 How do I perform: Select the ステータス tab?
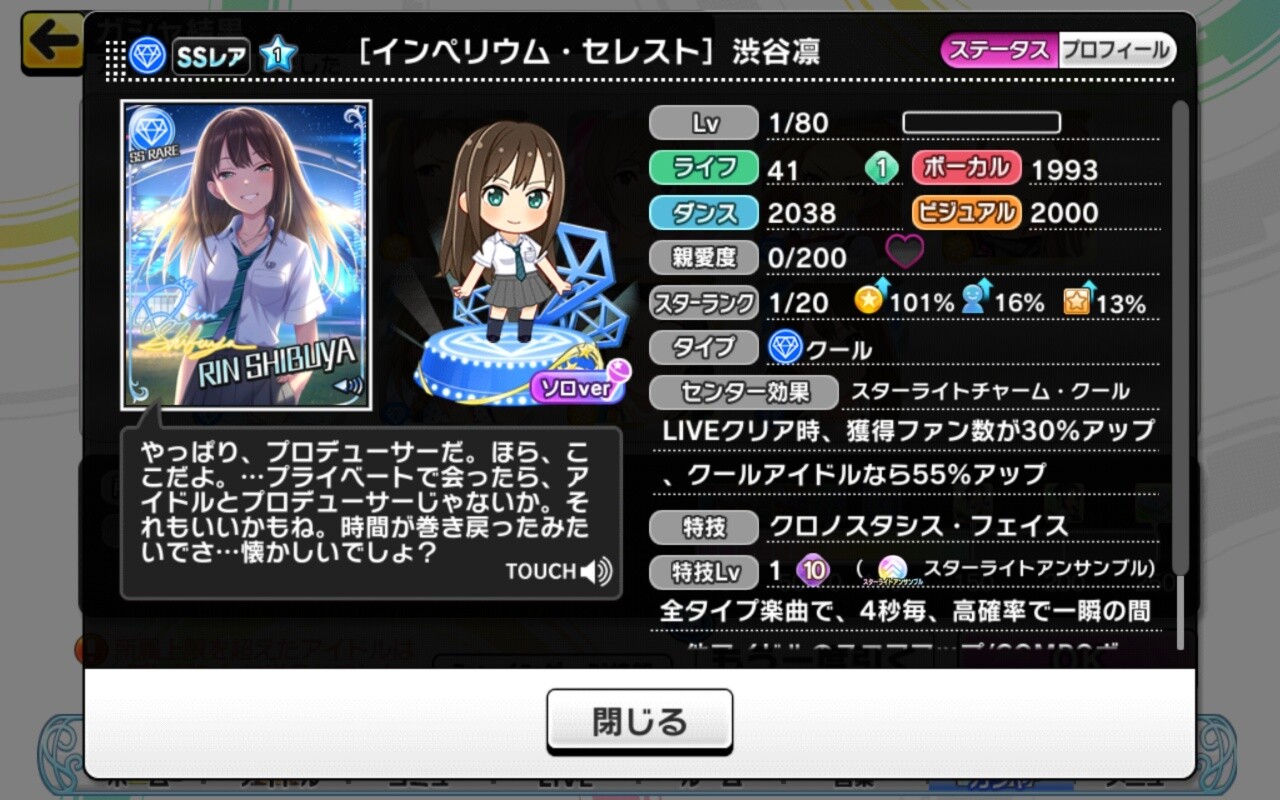(x=998, y=50)
